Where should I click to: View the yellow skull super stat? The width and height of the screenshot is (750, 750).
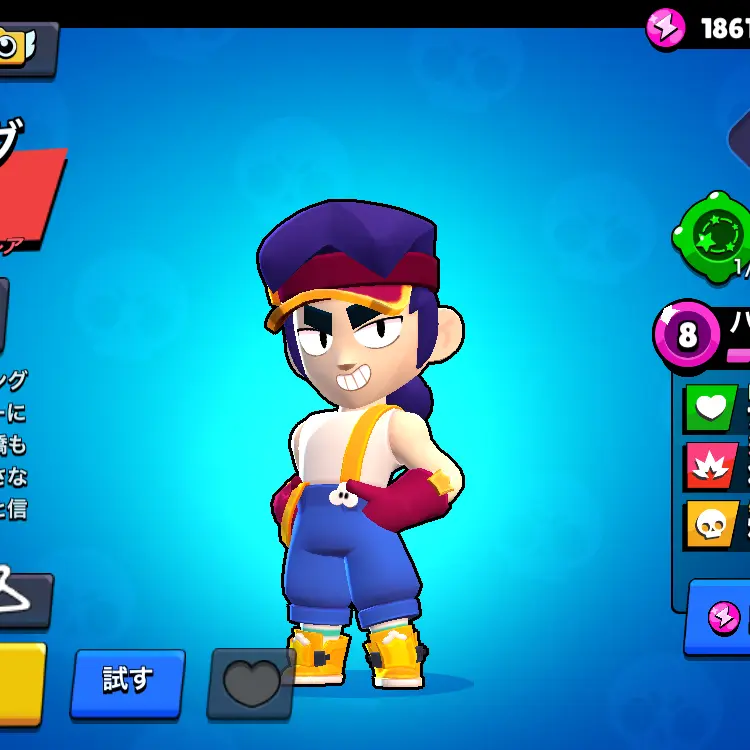[710, 523]
